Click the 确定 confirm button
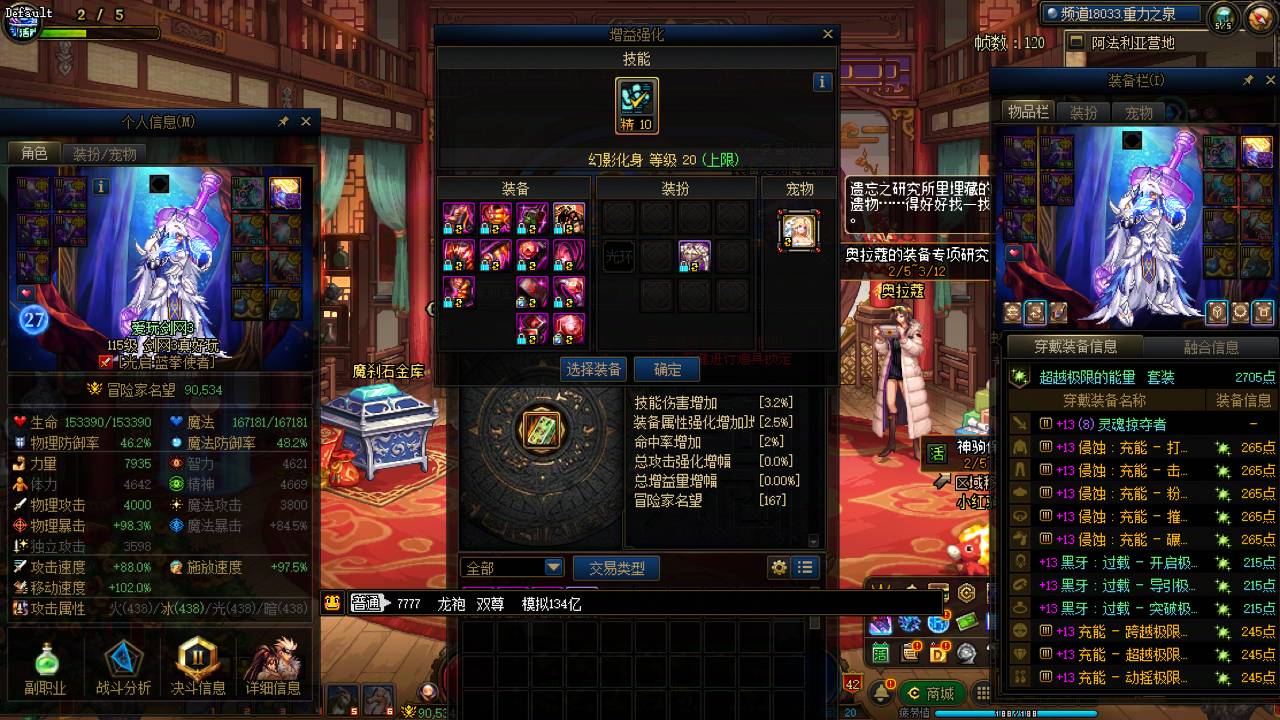Screen dimensions: 1280x720 click(666, 368)
